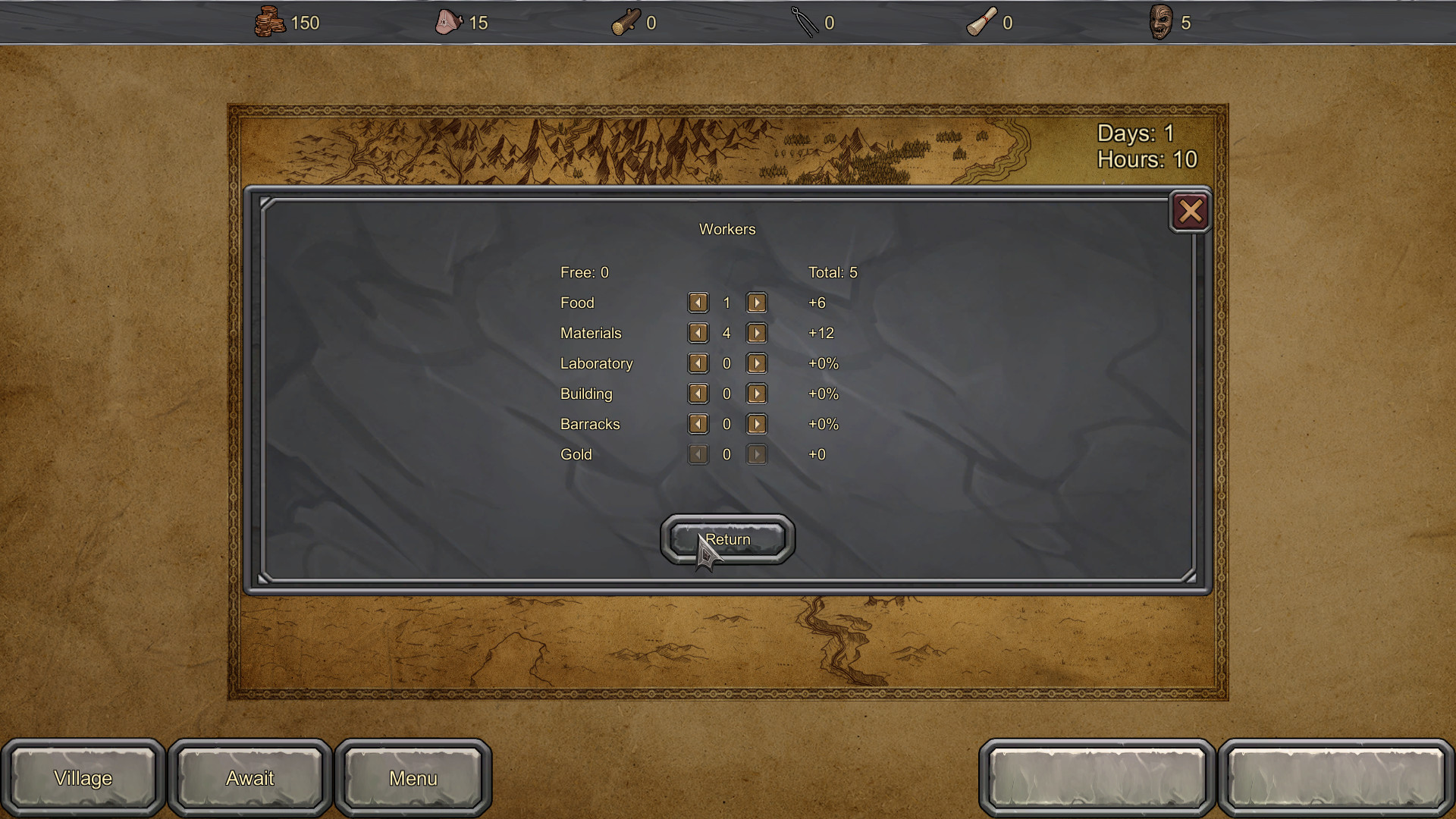Add a worker to Building
The width and height of the screenshot is (1456, 819).
coord(756,394)
